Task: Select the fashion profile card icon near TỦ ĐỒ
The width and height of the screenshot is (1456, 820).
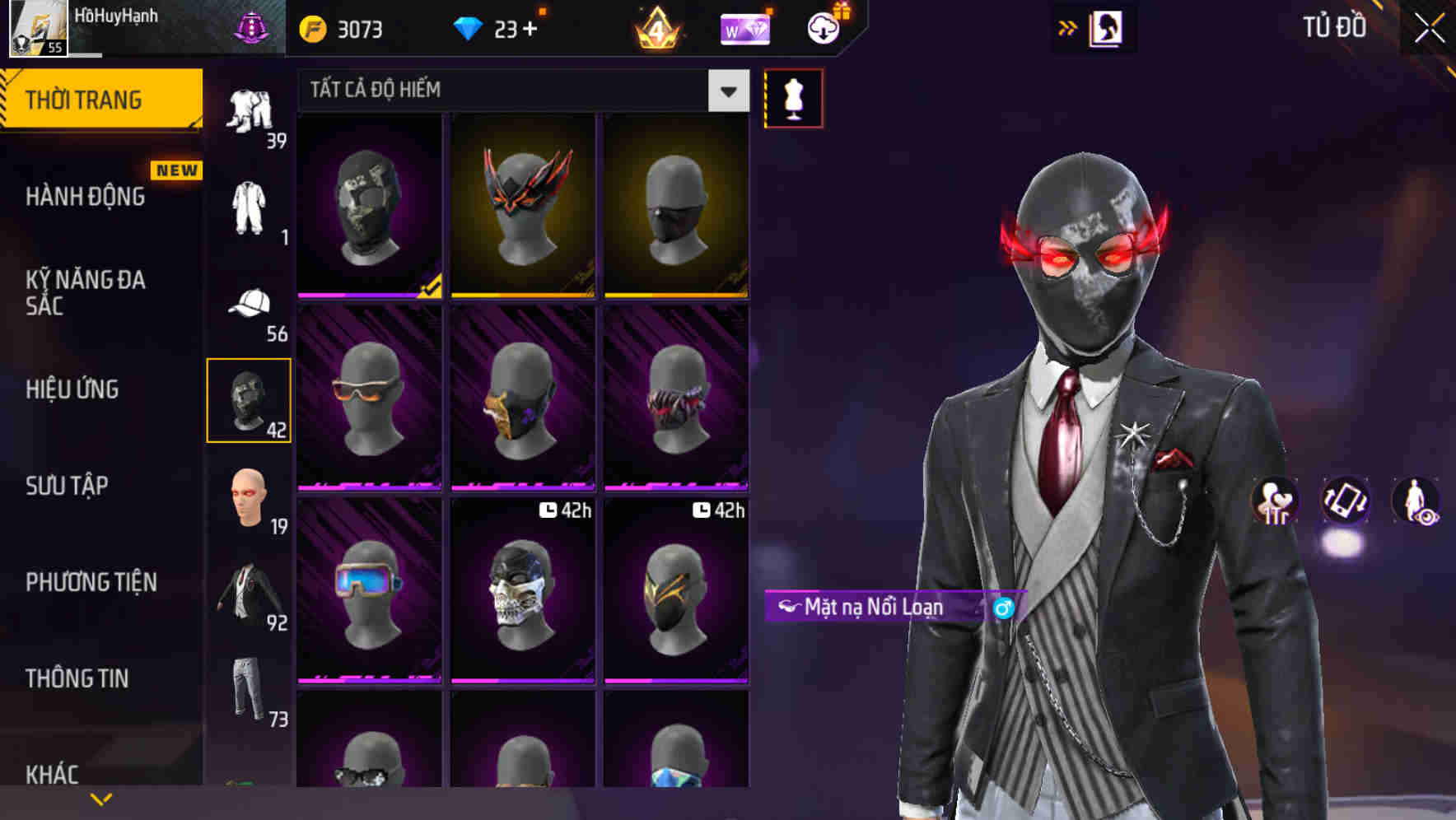Action: [x=1105, y=27]
